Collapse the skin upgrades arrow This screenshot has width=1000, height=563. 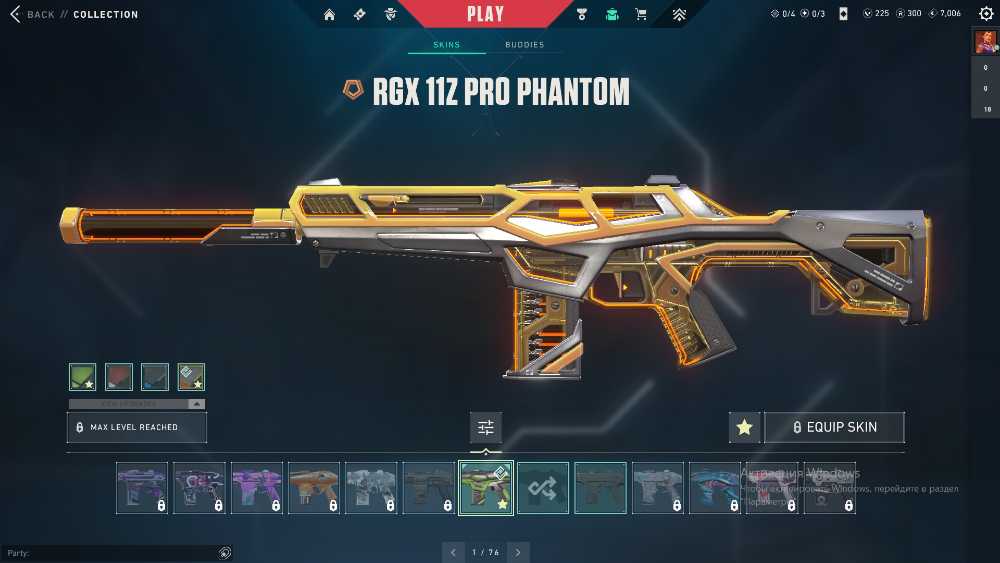(x=196, y=404)
